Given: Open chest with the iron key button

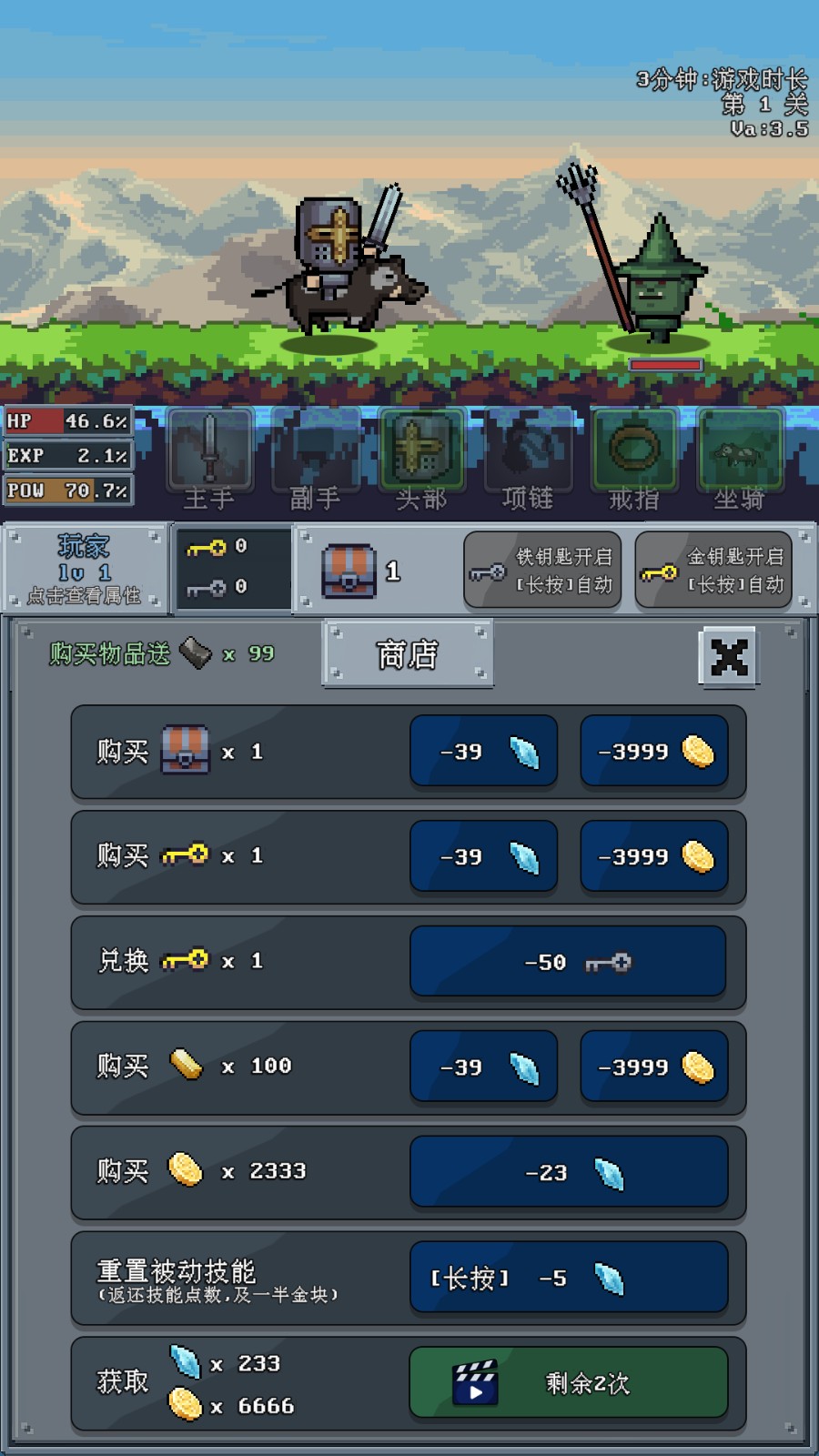Looking at the screenshot, I should (x=543, y=571).
